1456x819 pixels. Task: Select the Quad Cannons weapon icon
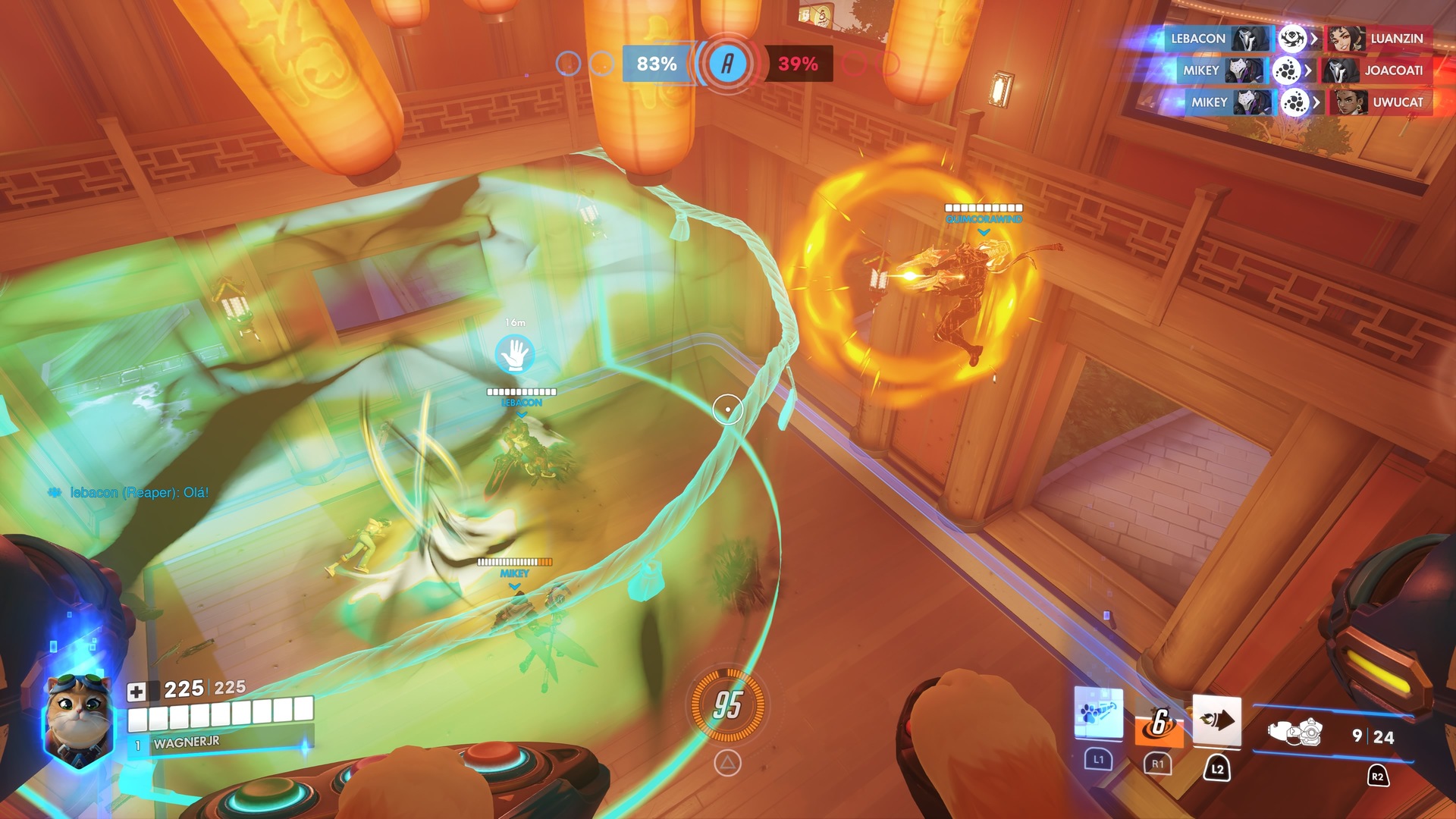tap(1294, 733)
